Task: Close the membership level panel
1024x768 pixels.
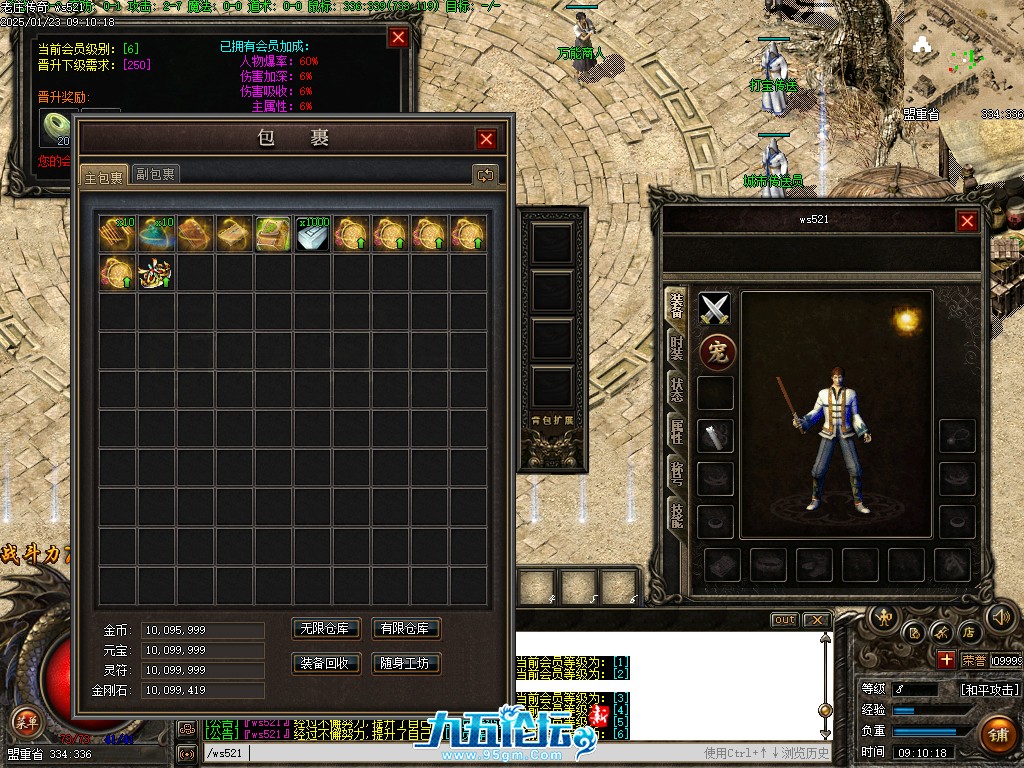Action: [x=398, y=37]
